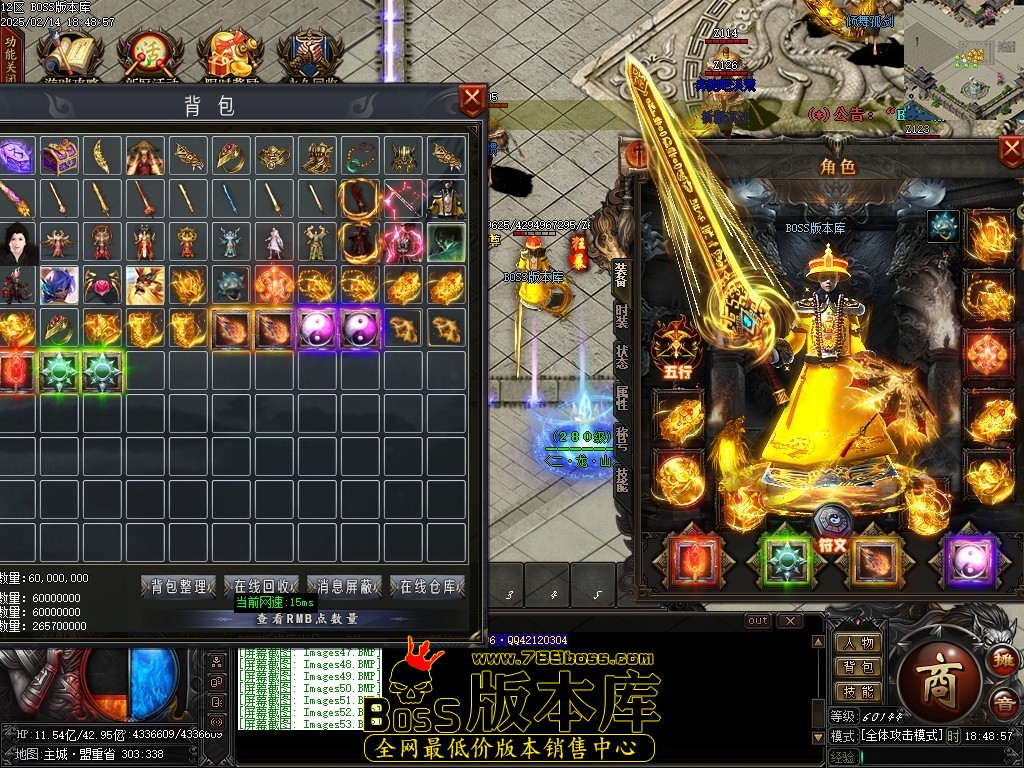Toggle 消息屏蔽 message blocking
The image size is (1024, 768).
[345, 587]
